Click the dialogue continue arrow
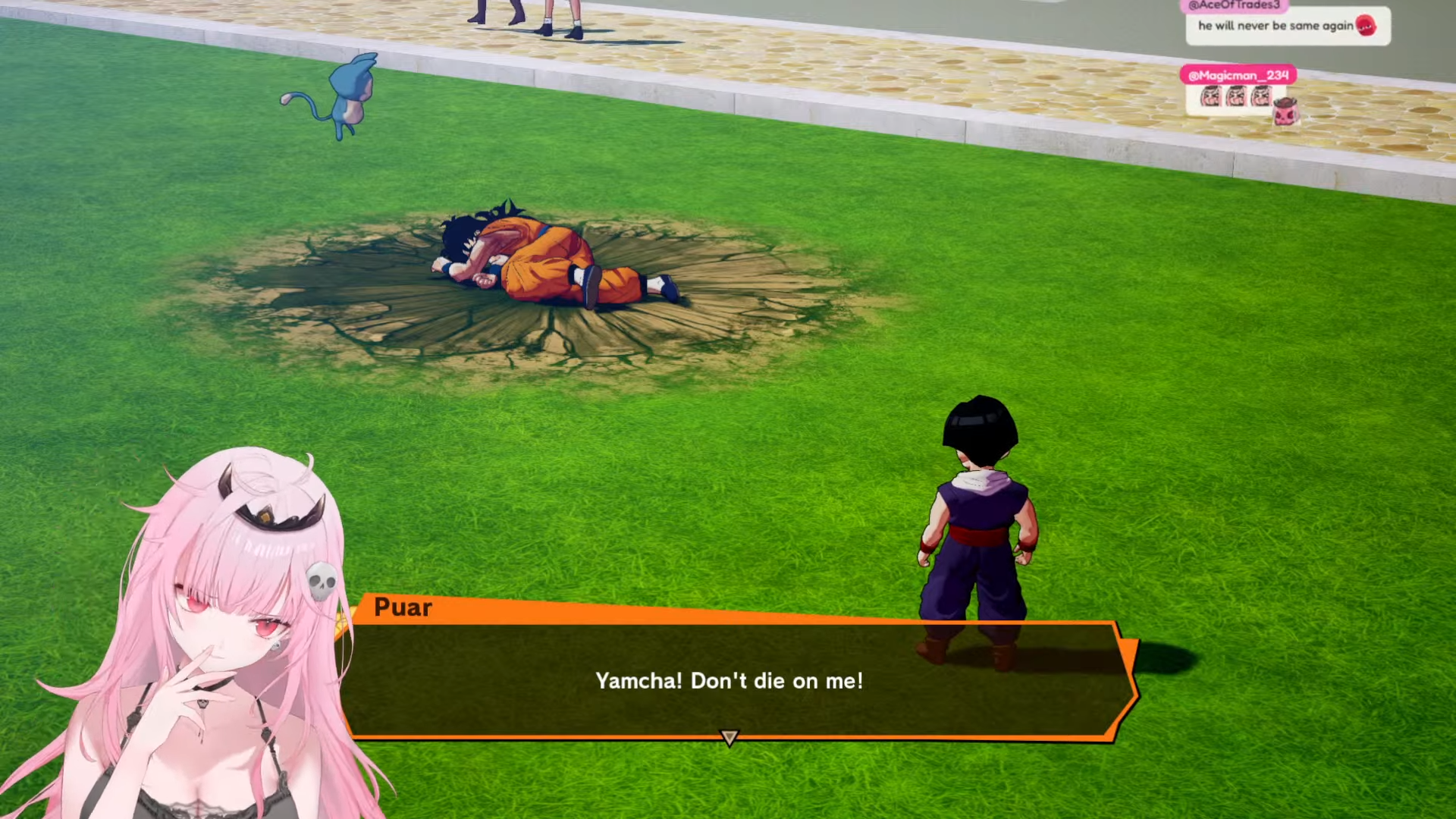This screenshot has width=1456, height=819. click(x=729, y=737)
